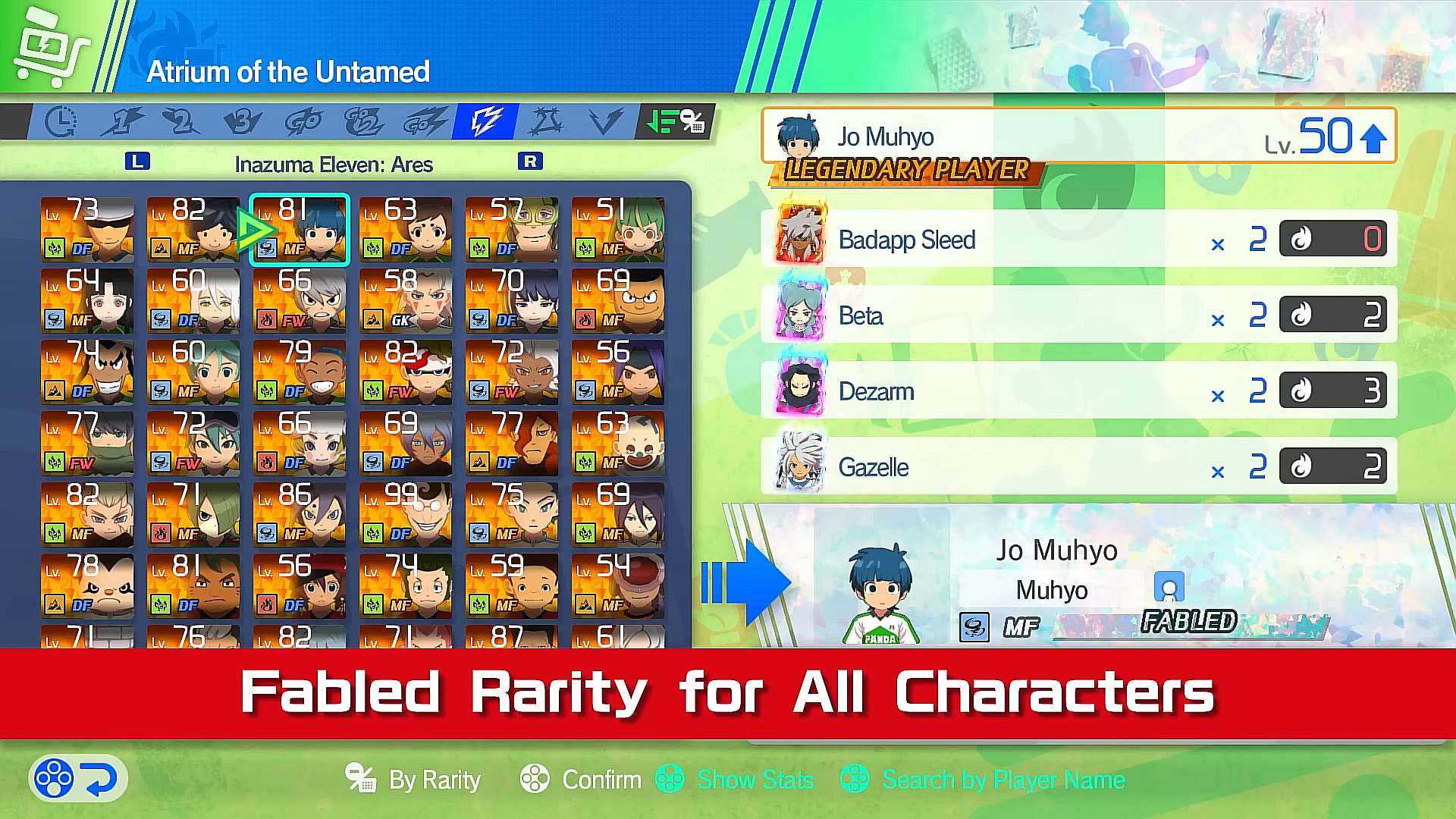Open the Inazuma Eleven 3 tab

[242, 121]
